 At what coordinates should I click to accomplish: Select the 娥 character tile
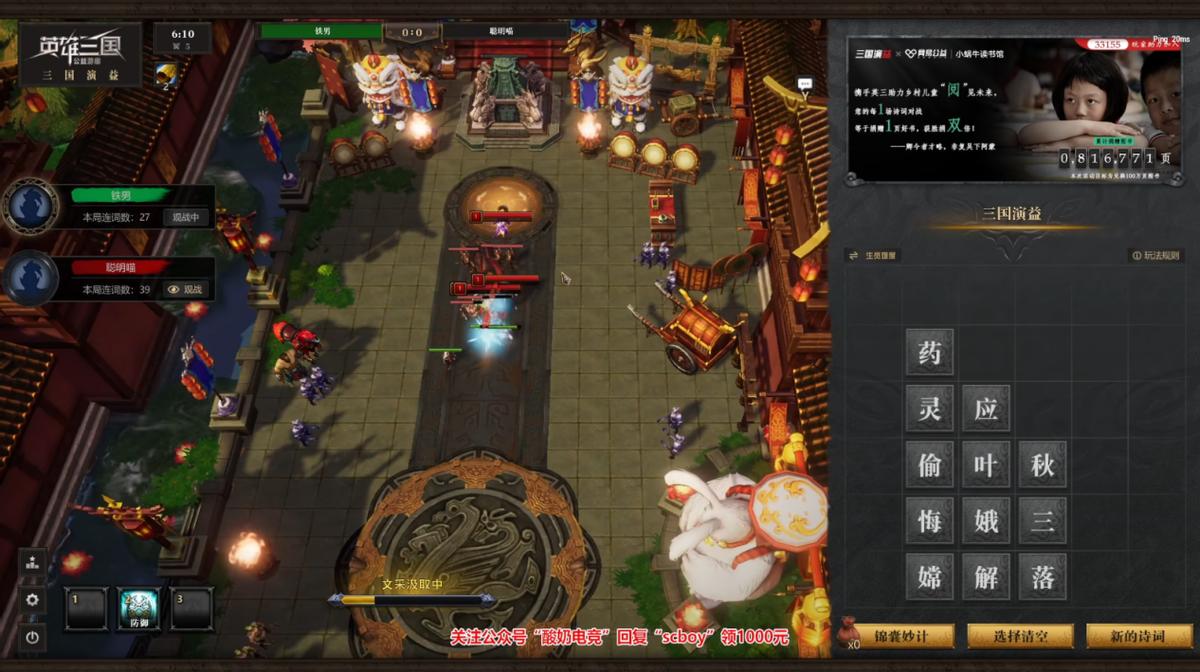[986, 520]
